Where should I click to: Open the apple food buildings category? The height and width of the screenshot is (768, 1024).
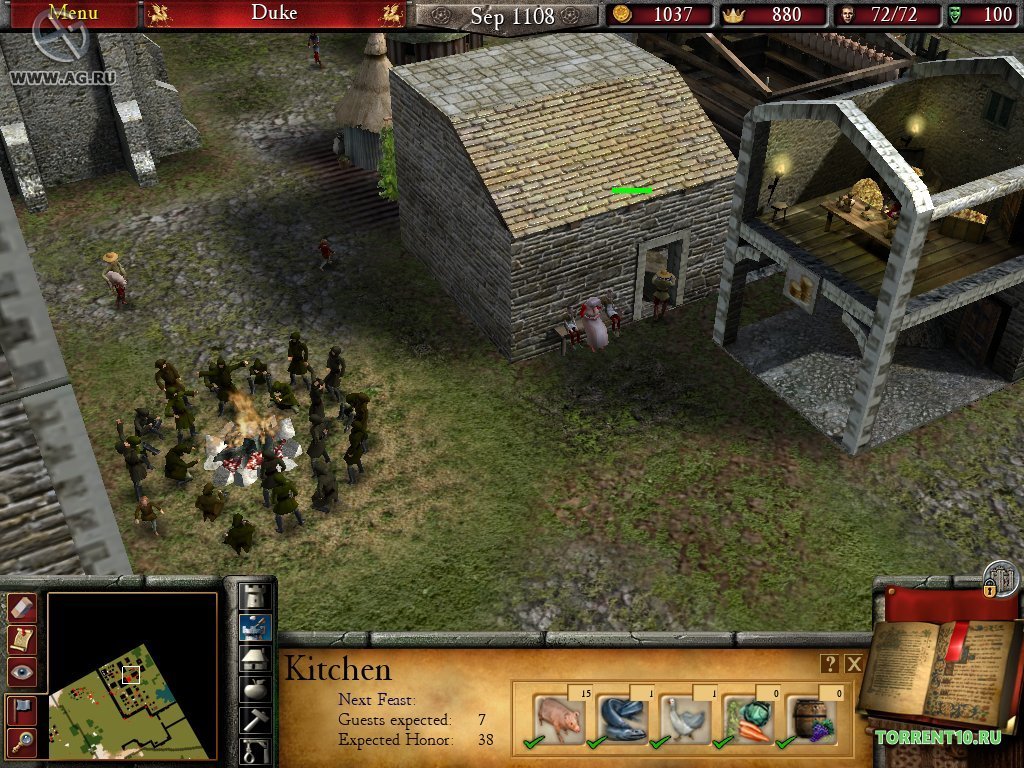[x=256, y=689]
